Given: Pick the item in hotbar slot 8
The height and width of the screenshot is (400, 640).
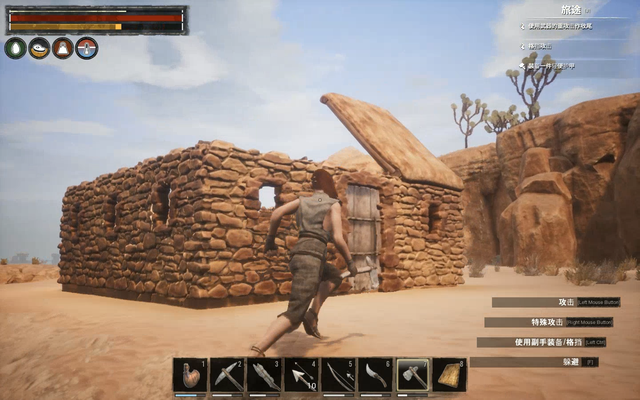Looking at the screenshot, I should [x=450, y=375].
